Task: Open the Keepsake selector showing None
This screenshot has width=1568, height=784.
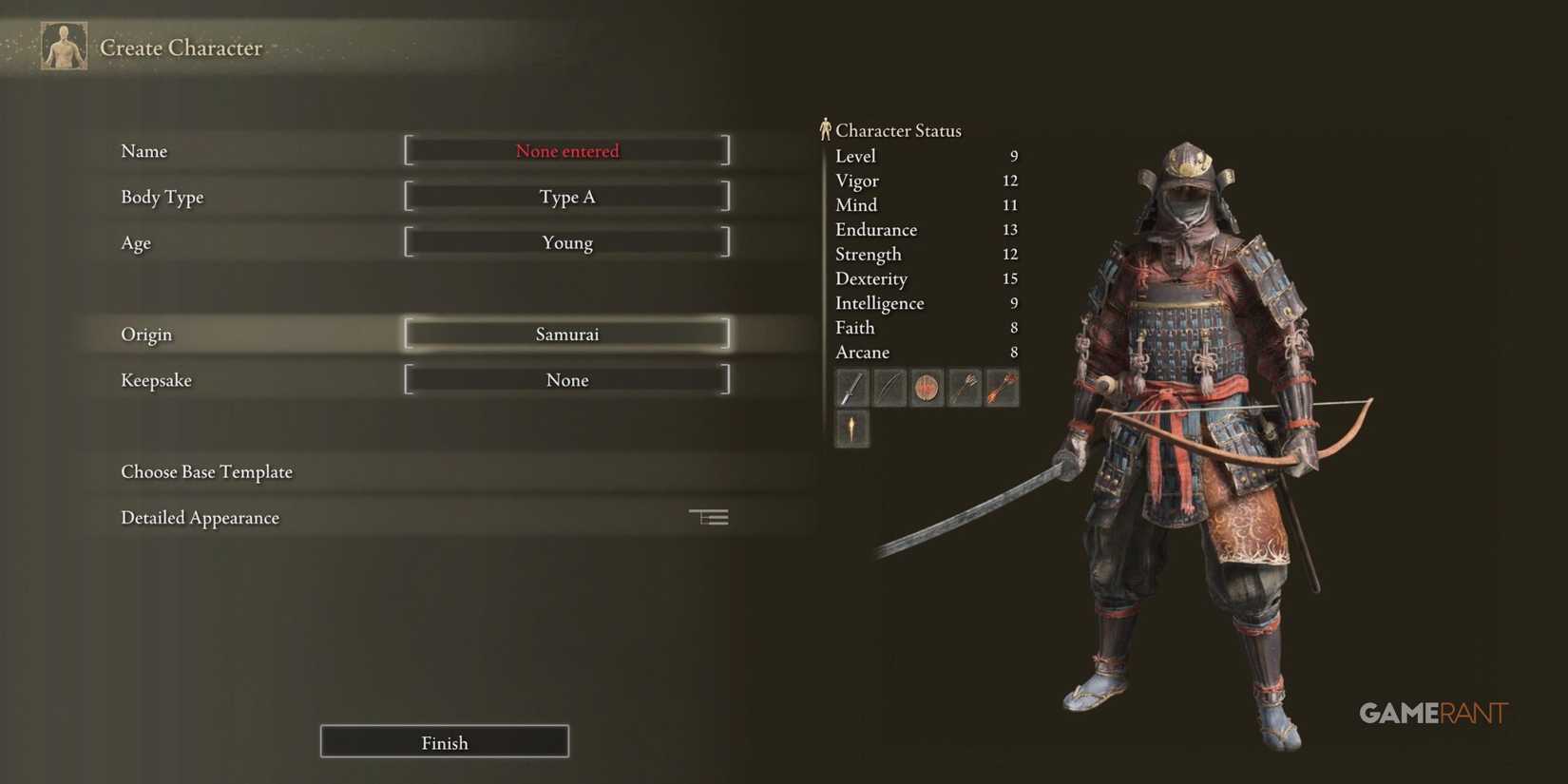Action: coord(566,379)
